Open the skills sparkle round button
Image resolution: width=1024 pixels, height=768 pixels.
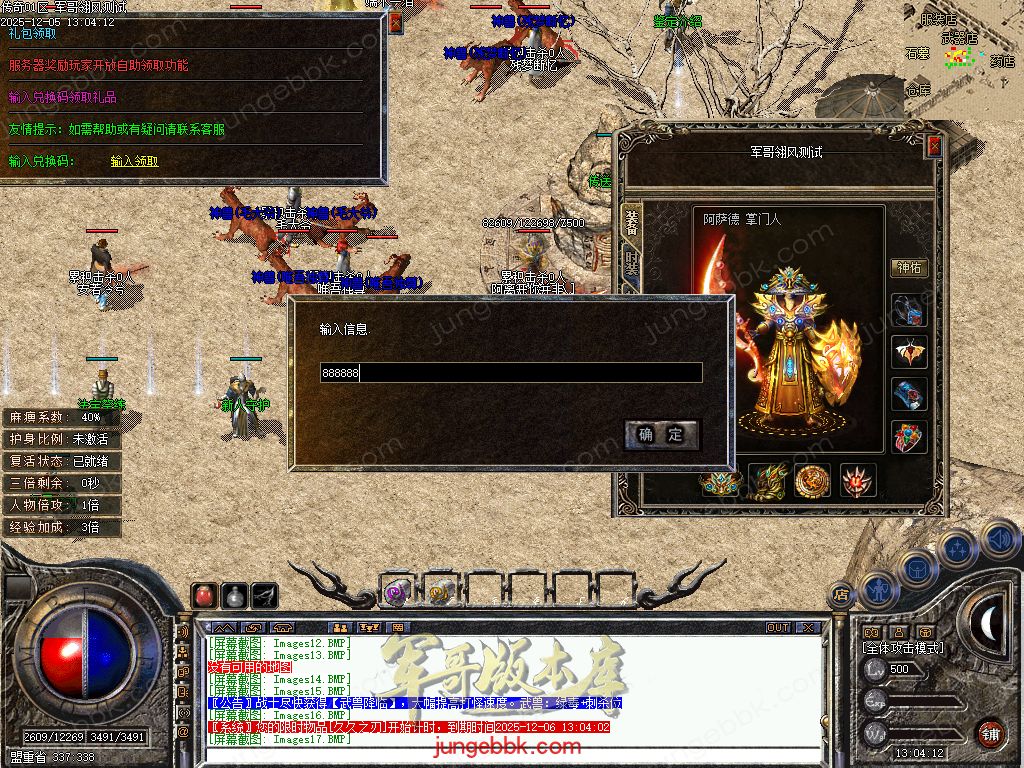tap(957, 548)
